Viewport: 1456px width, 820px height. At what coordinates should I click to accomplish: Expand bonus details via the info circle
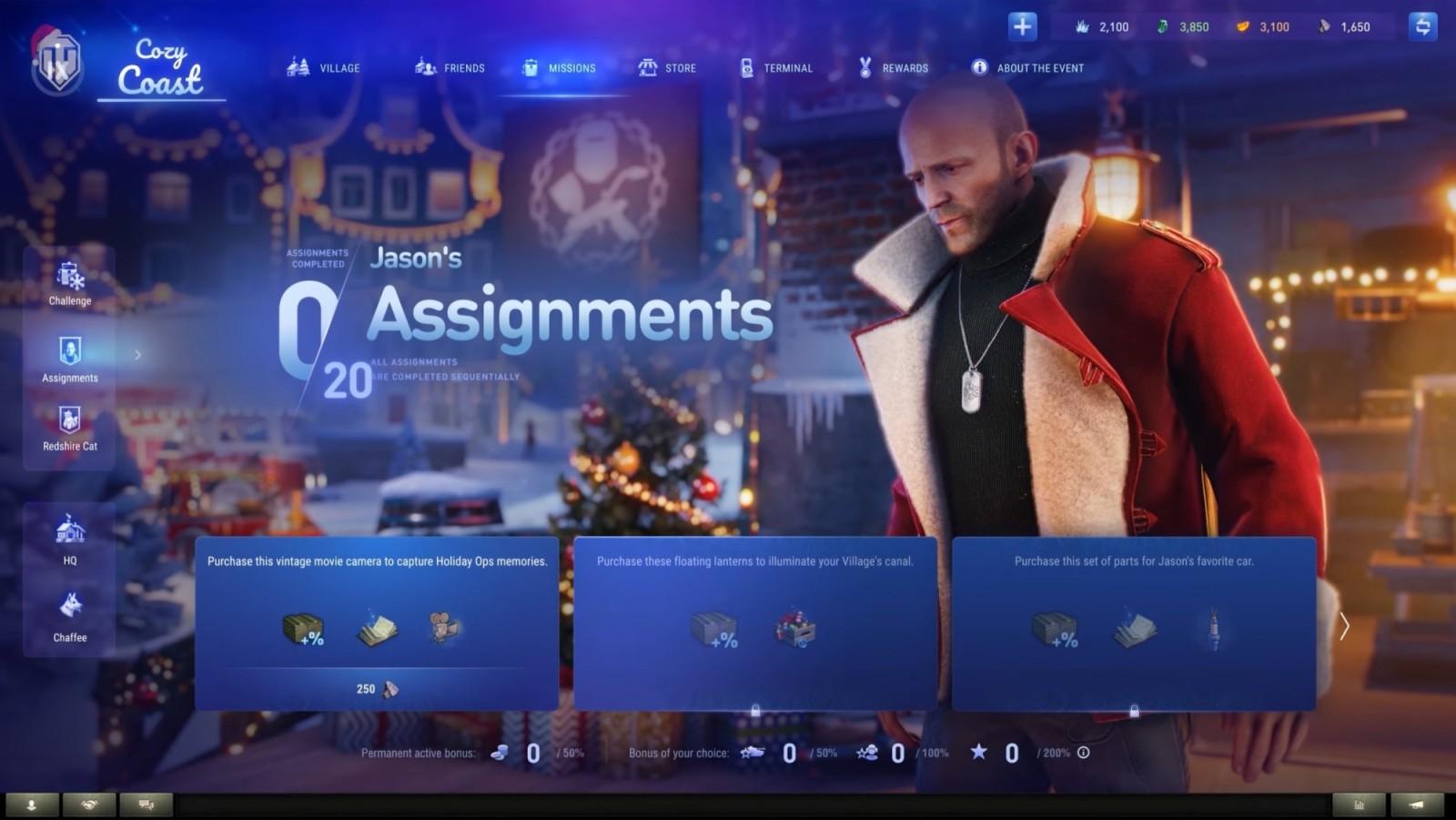pos(1082,753)
